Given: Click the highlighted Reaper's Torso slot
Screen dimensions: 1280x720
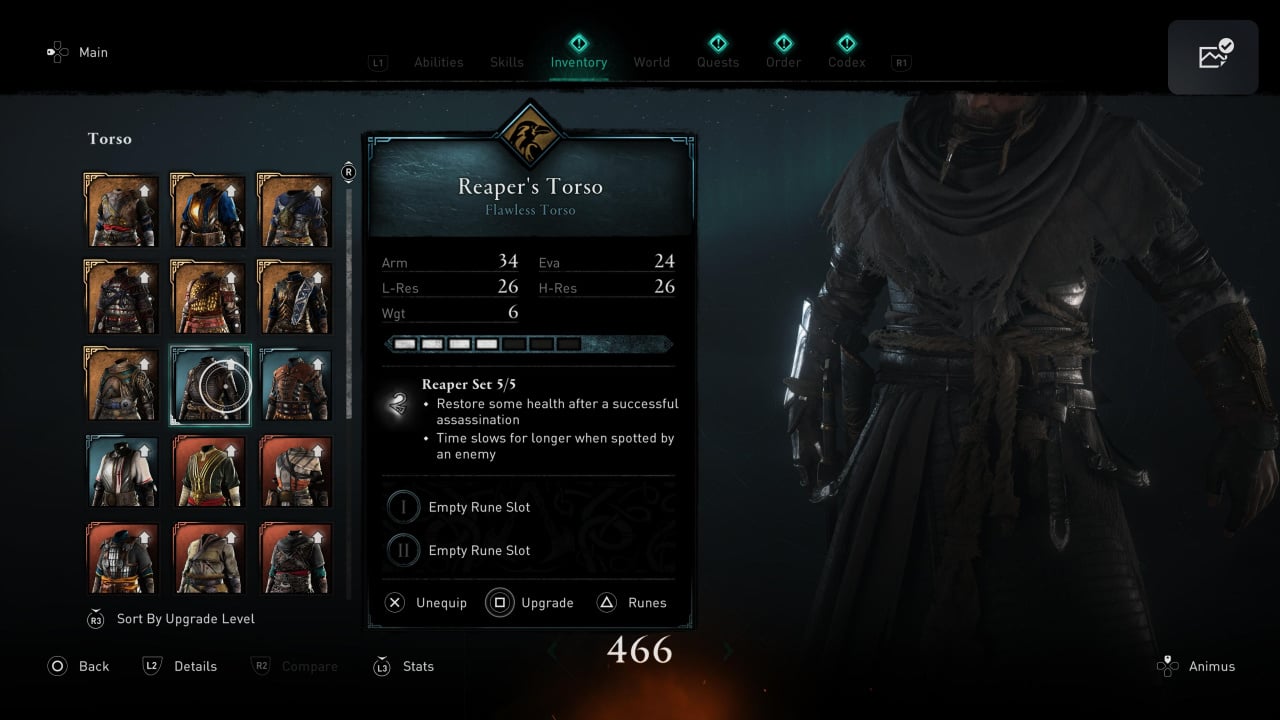Looking at the screenshot, I should (209, 385).
